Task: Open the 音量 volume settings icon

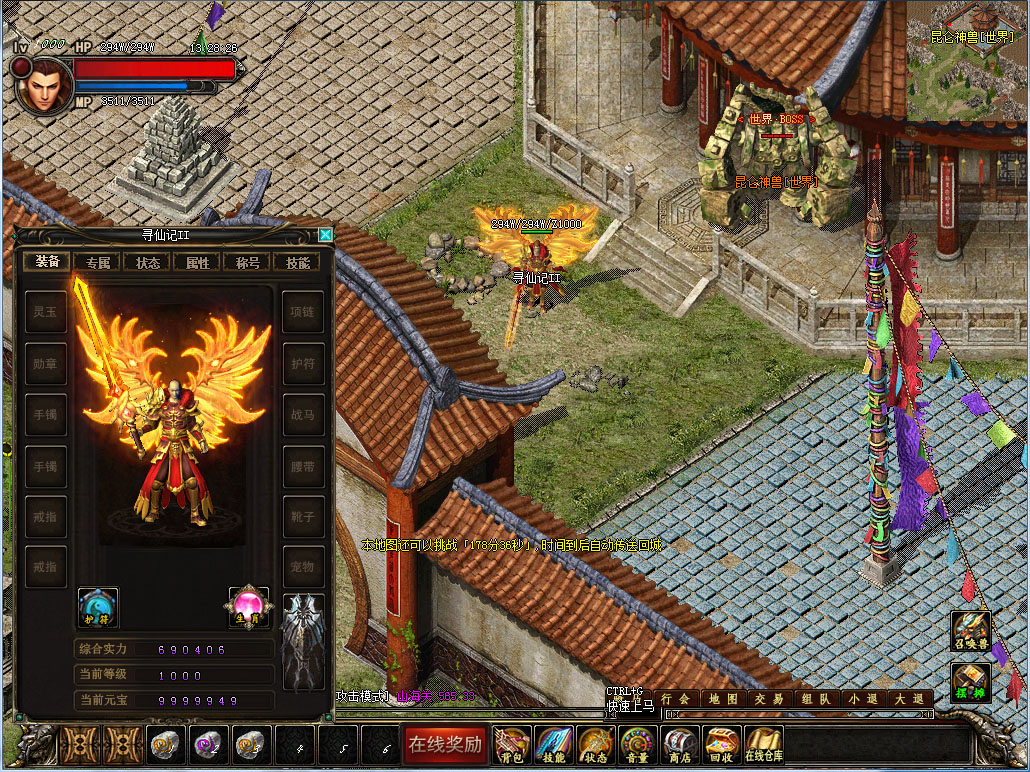Action: click(637, 744)
